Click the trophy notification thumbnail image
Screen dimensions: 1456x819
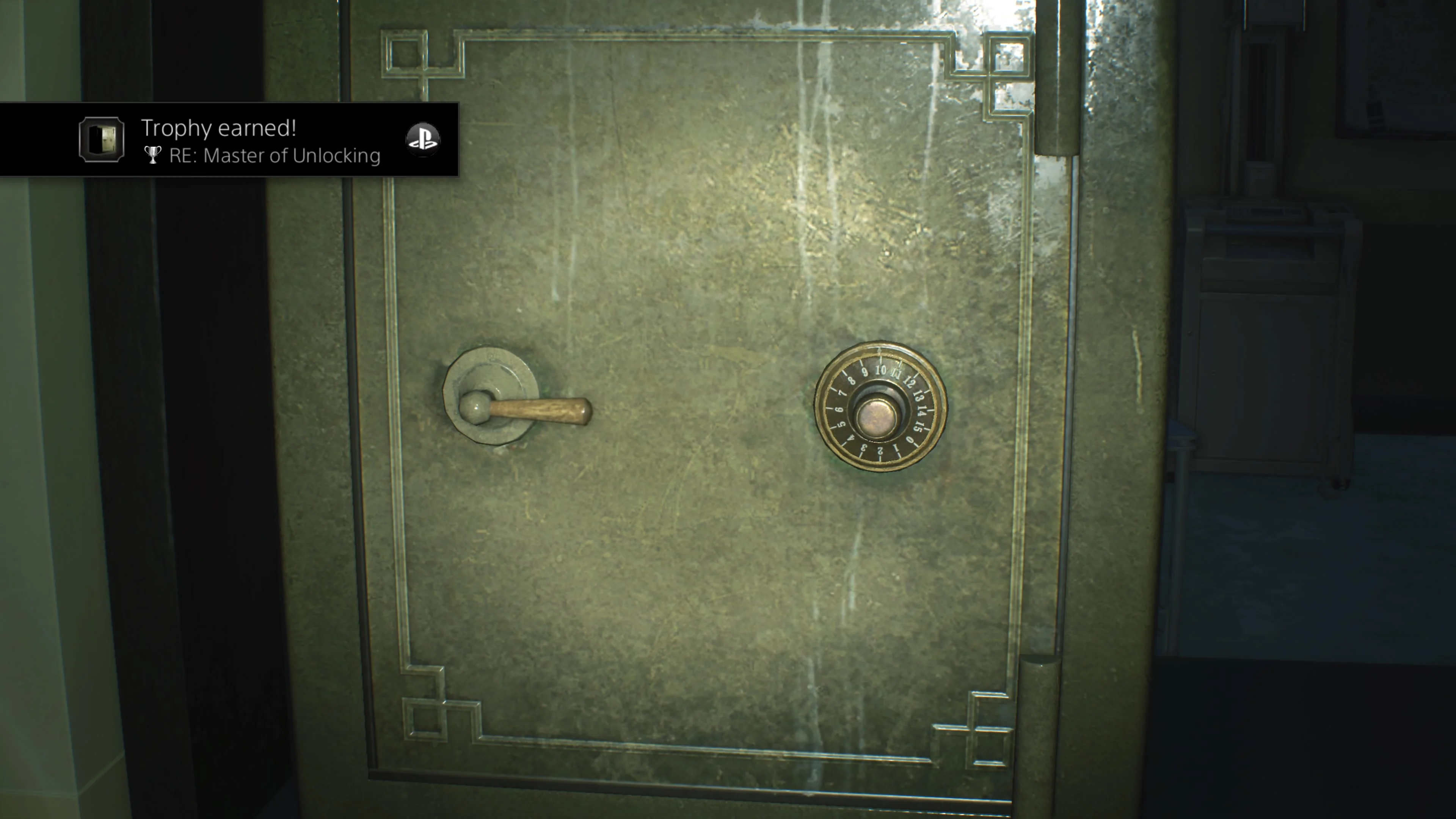[102, 140]
